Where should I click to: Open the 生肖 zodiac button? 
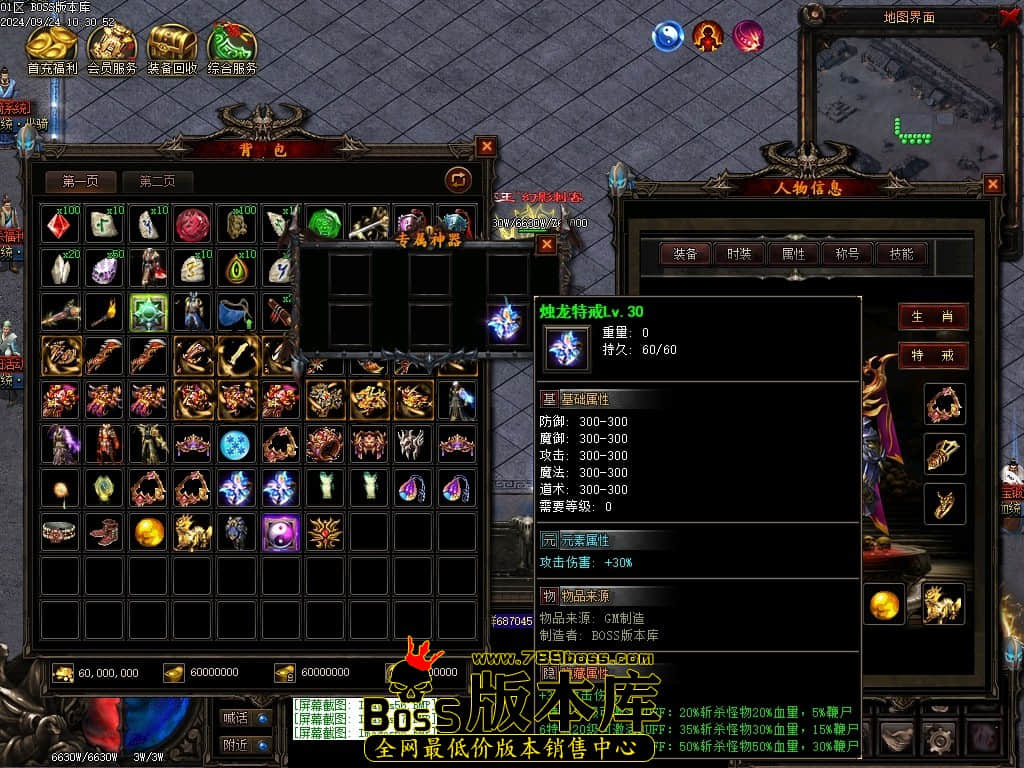coord(932,317)
